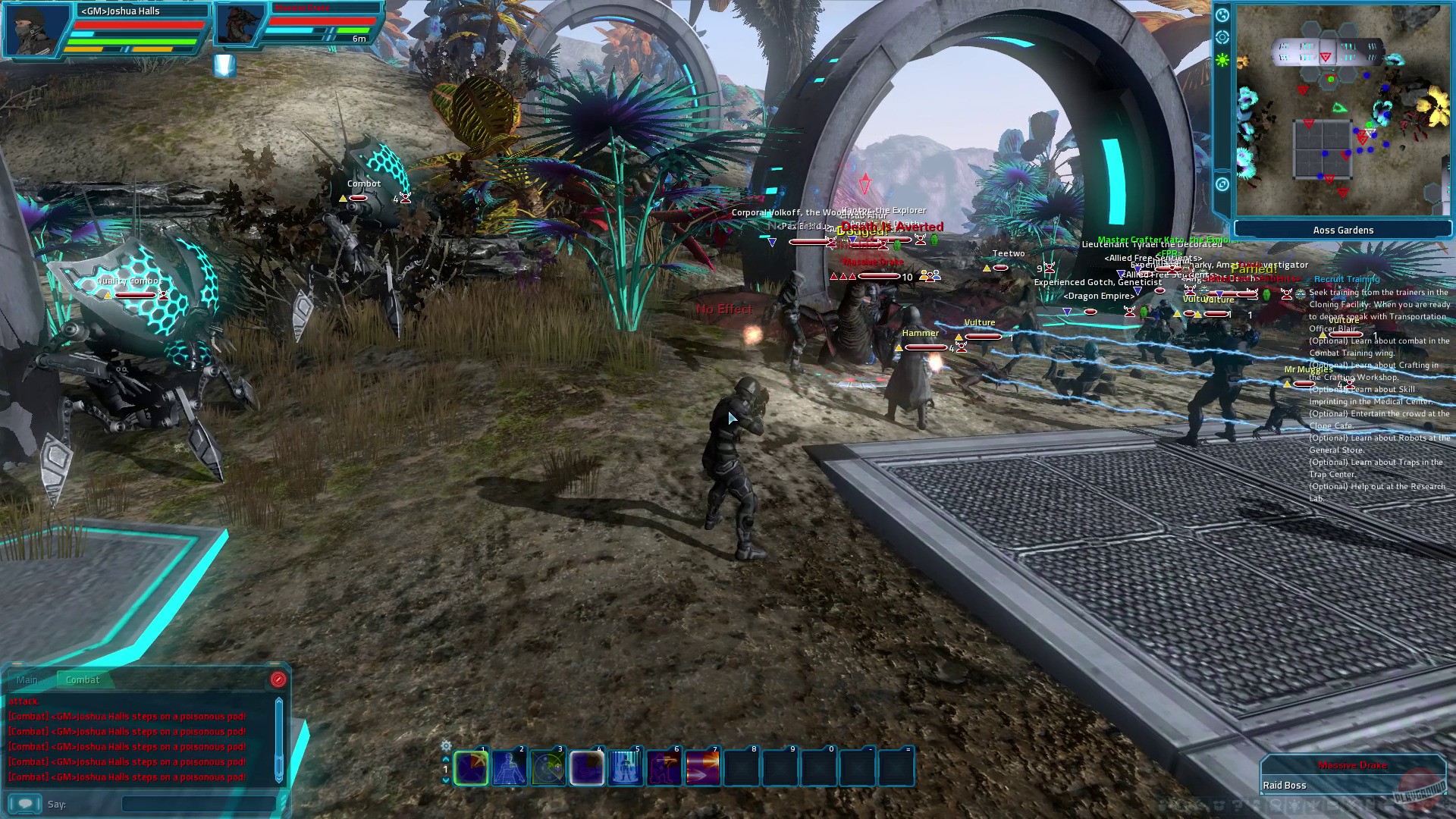Click the up arrow to switch hotbar page

(x=445, y=760)
